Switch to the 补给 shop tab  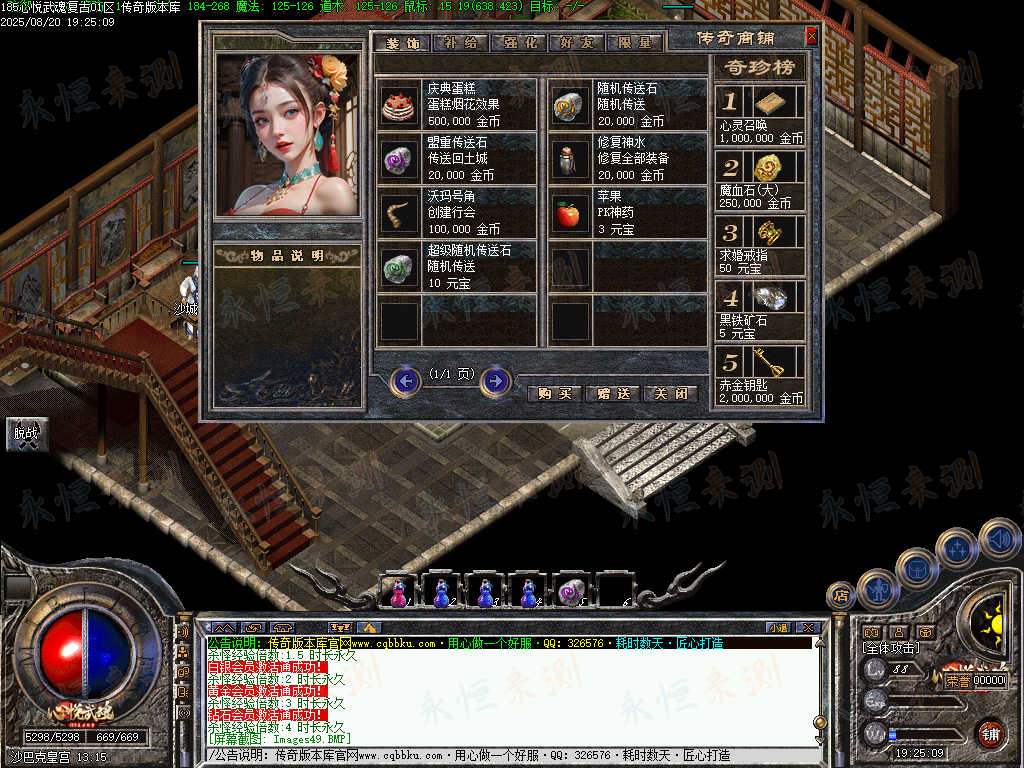(462, 43)
